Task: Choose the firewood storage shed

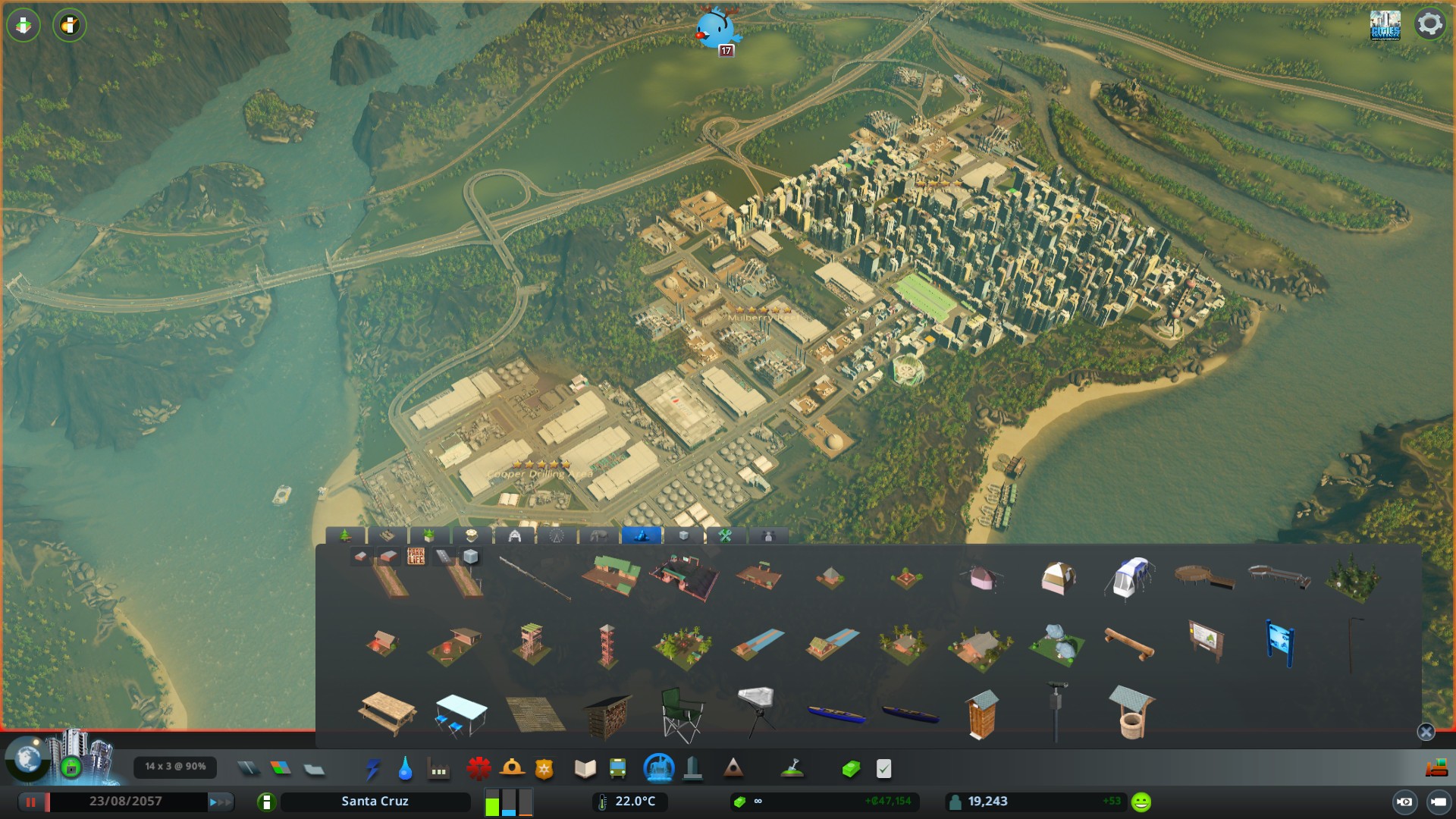Action: tap(607, 716)
